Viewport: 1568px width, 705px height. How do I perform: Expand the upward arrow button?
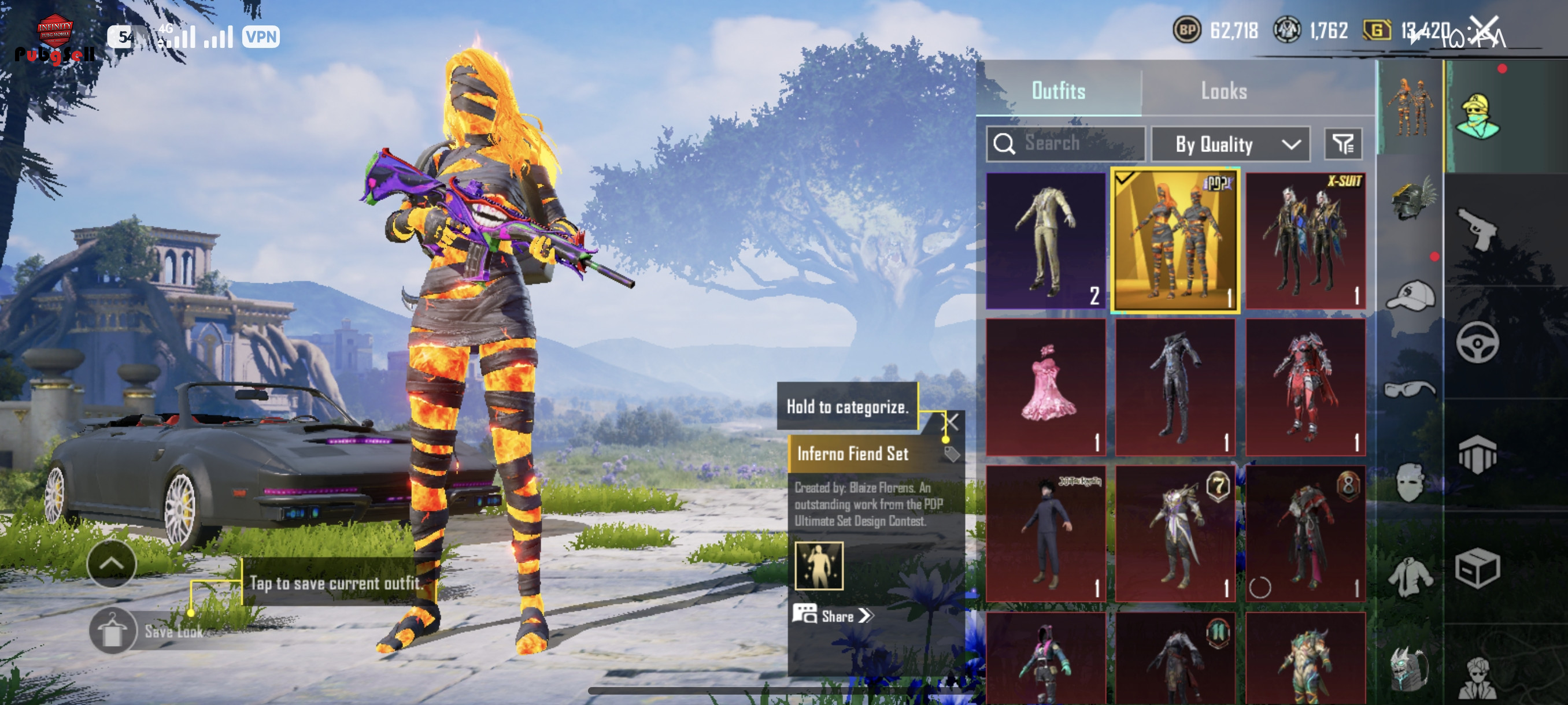point(112,563)
